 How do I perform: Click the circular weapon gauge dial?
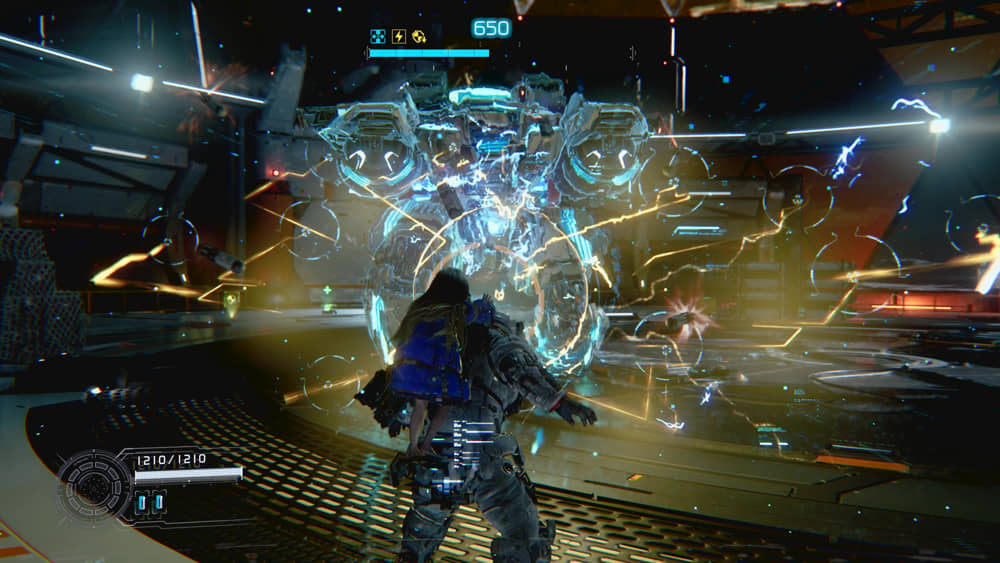(96, 485)
